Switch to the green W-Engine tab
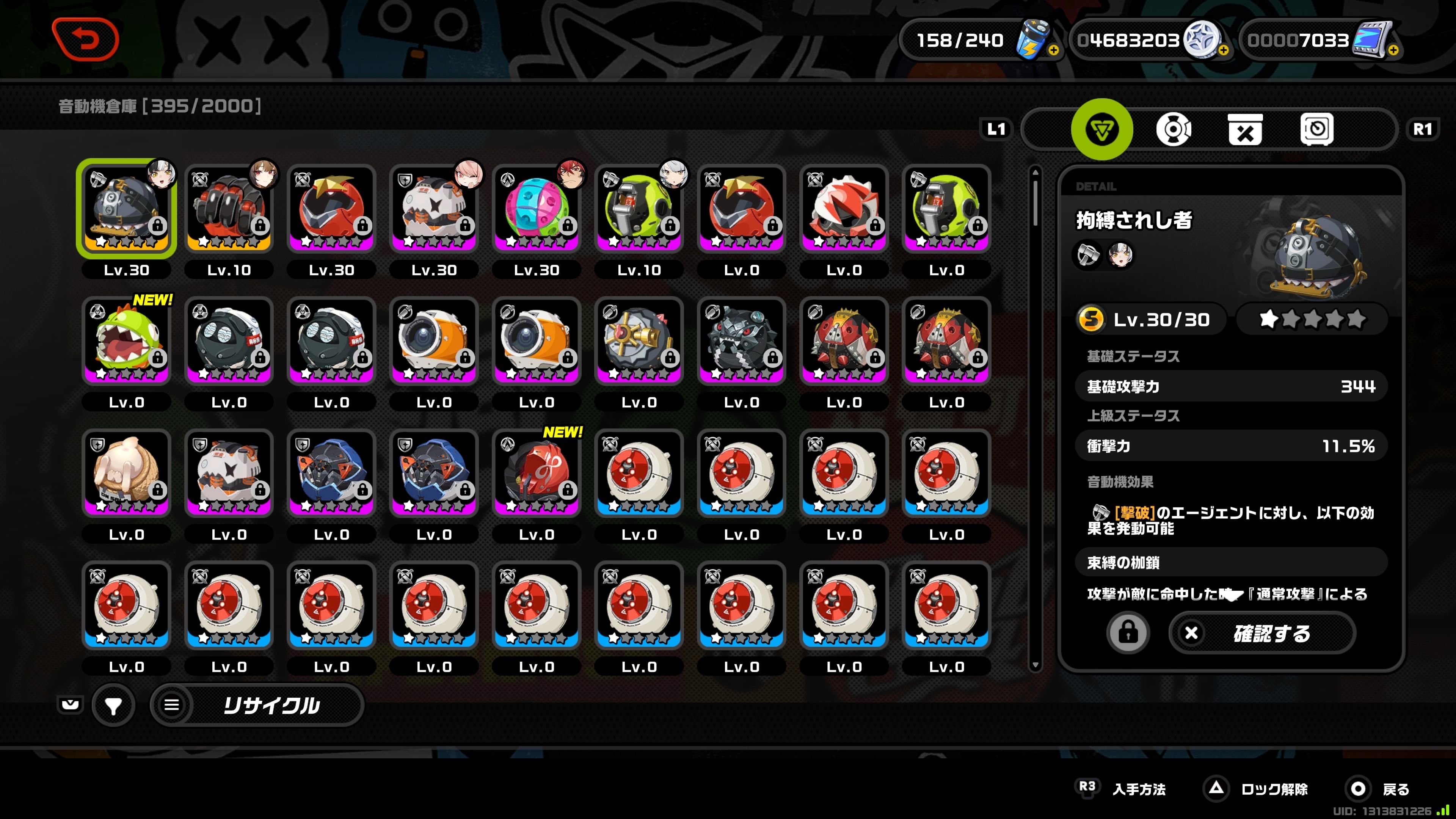The width and height of the screenshot is (1456, 819). 1101,129
